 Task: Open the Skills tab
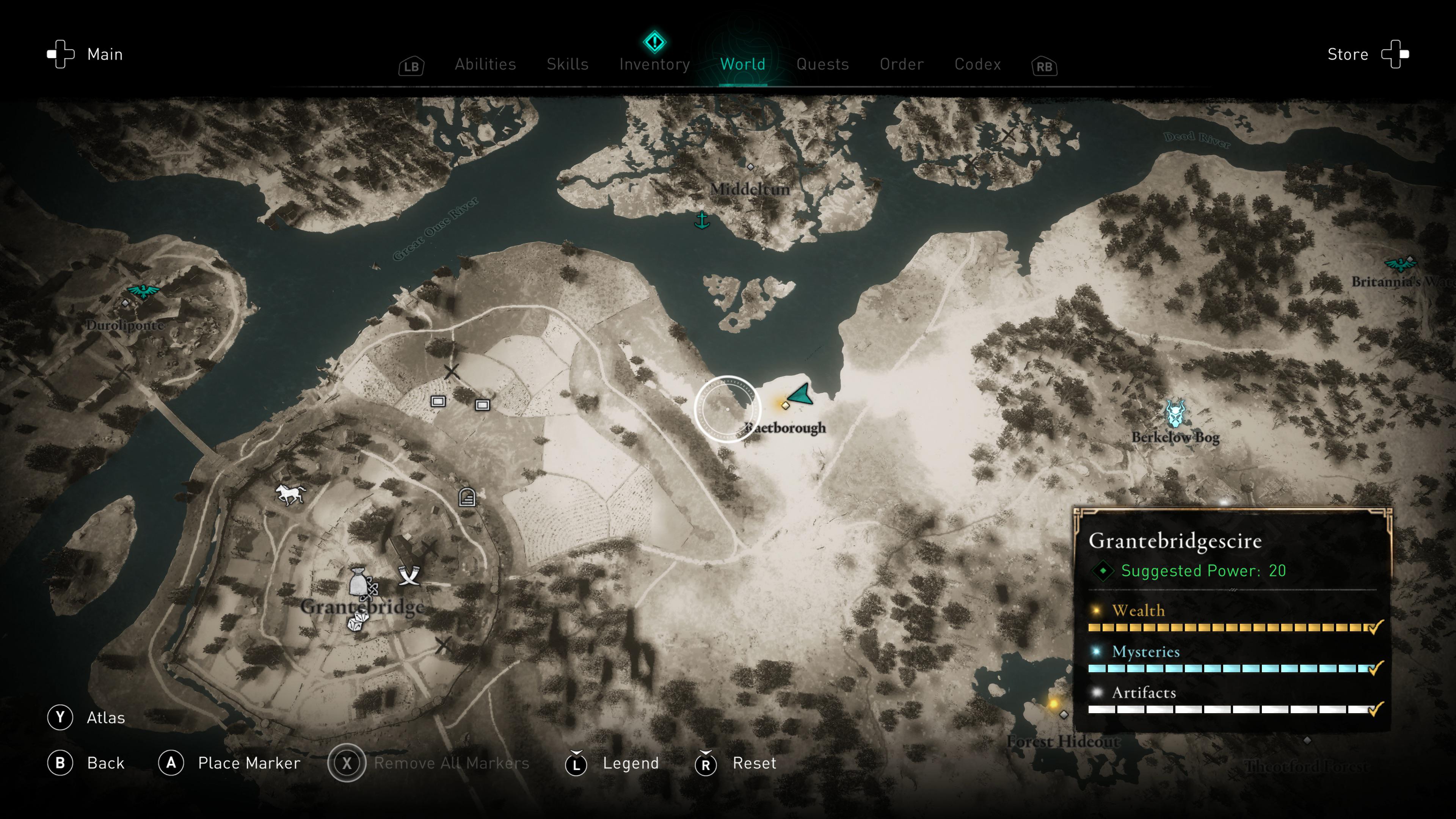568,64
